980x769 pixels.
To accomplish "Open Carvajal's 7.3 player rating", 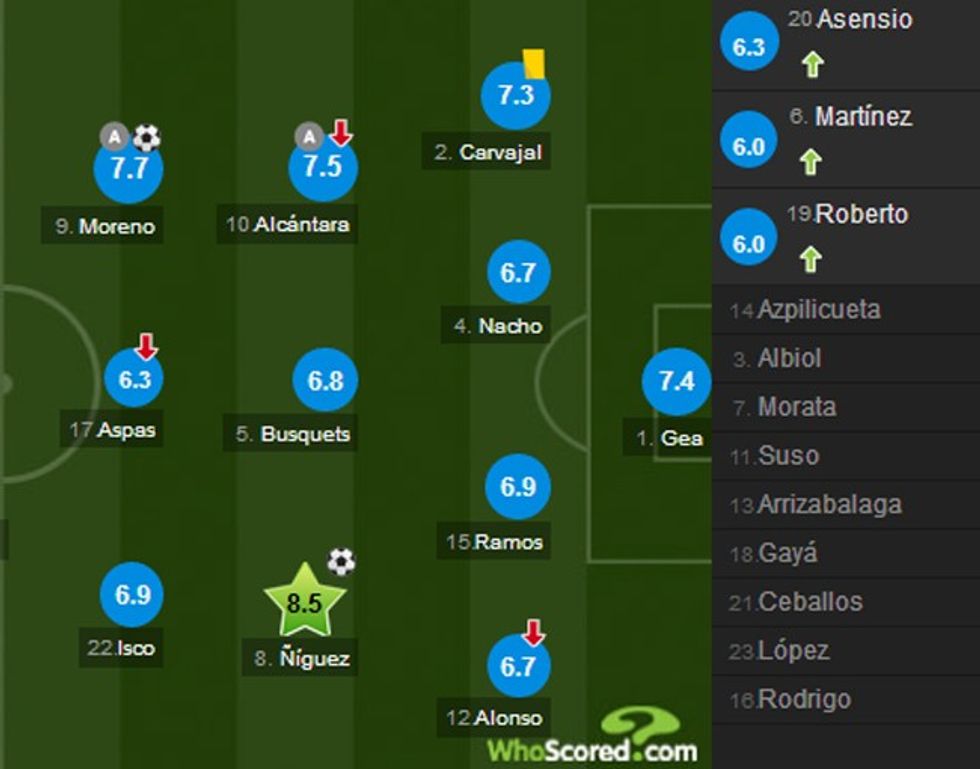I will (x=516, y=95).
